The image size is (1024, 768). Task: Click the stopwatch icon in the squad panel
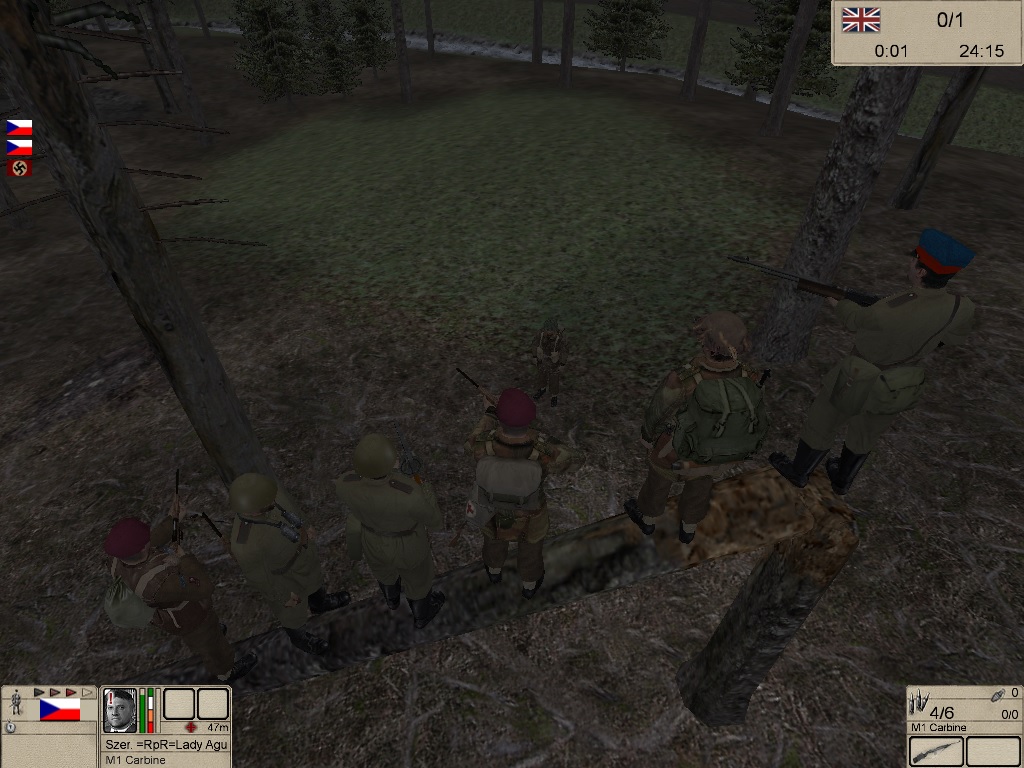(10, 727)
